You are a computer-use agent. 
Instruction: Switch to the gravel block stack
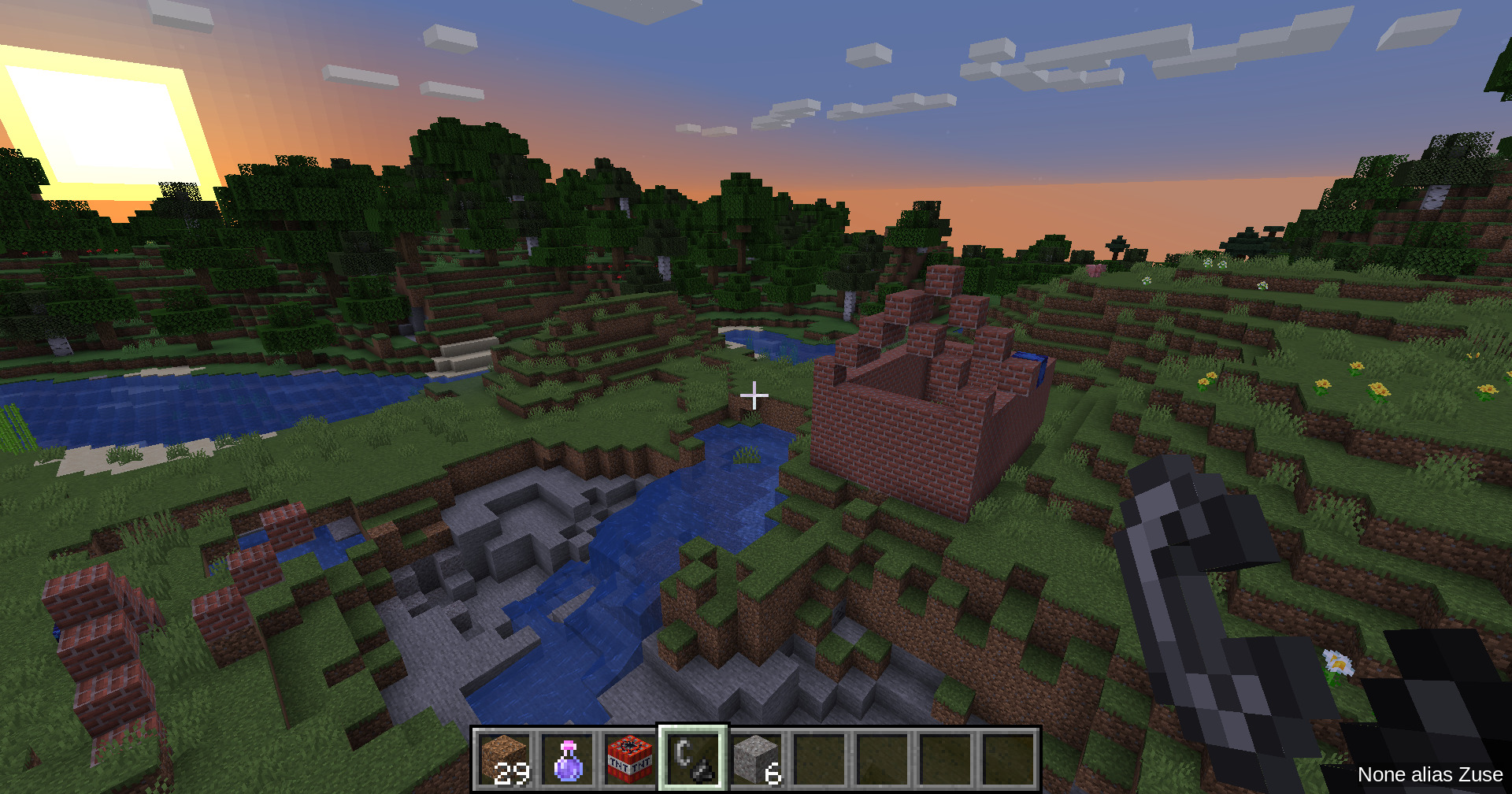click(x=756, y=759)
